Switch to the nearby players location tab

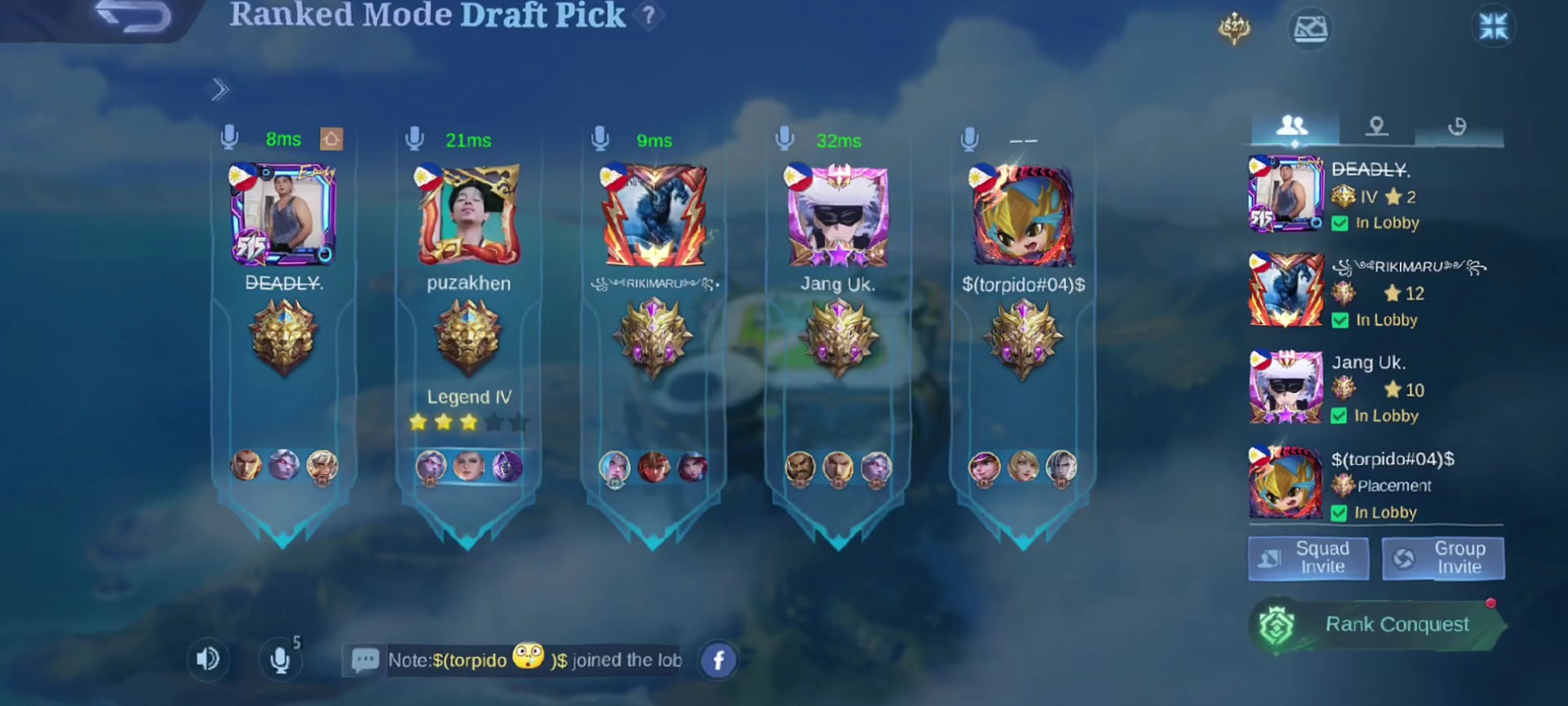tap(1377, 127)
